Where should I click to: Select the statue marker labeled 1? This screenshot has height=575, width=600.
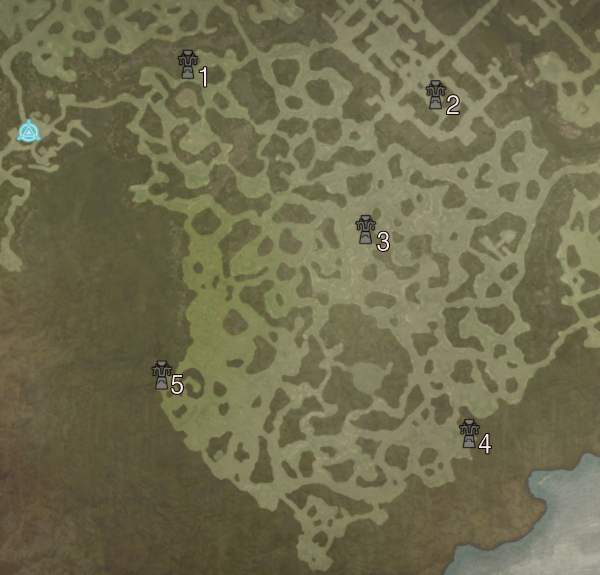tap(186, 65)
